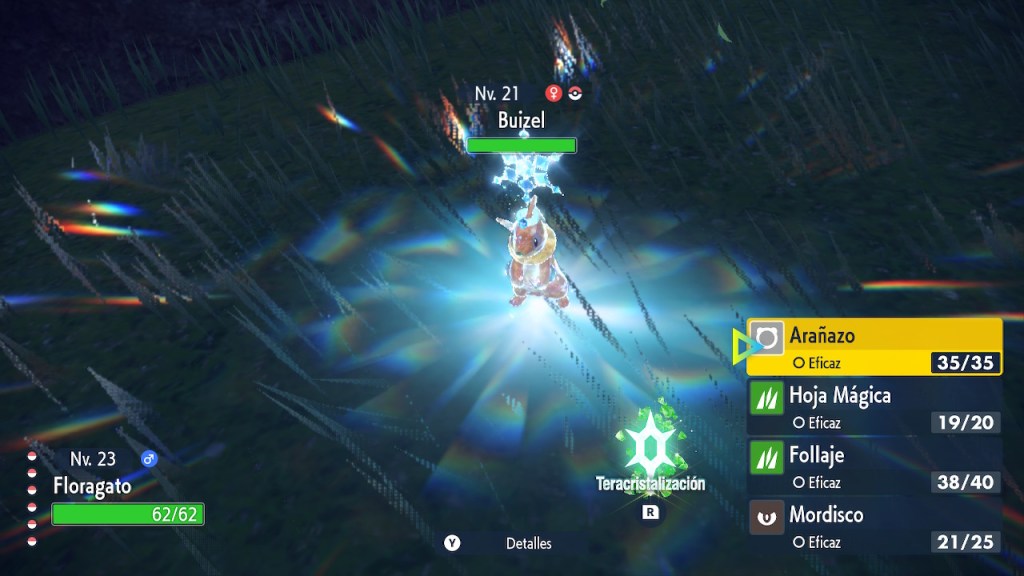Pick the Follaje attack
1024x576 pixels.
(874, 467)
